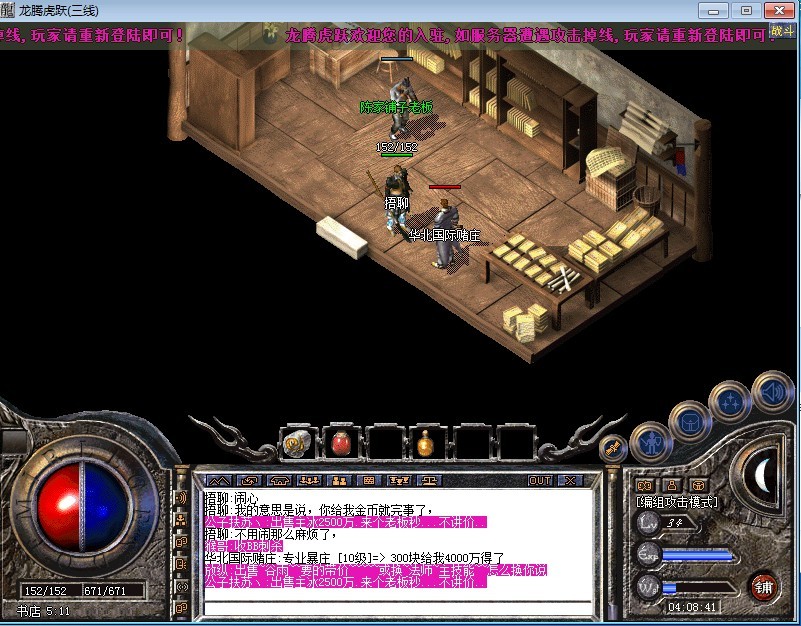Image resolution: width=801 pixels, height=626 pixels.
Task: Click the crescent moon day-night dial
Action: click(x=763, y=470)
